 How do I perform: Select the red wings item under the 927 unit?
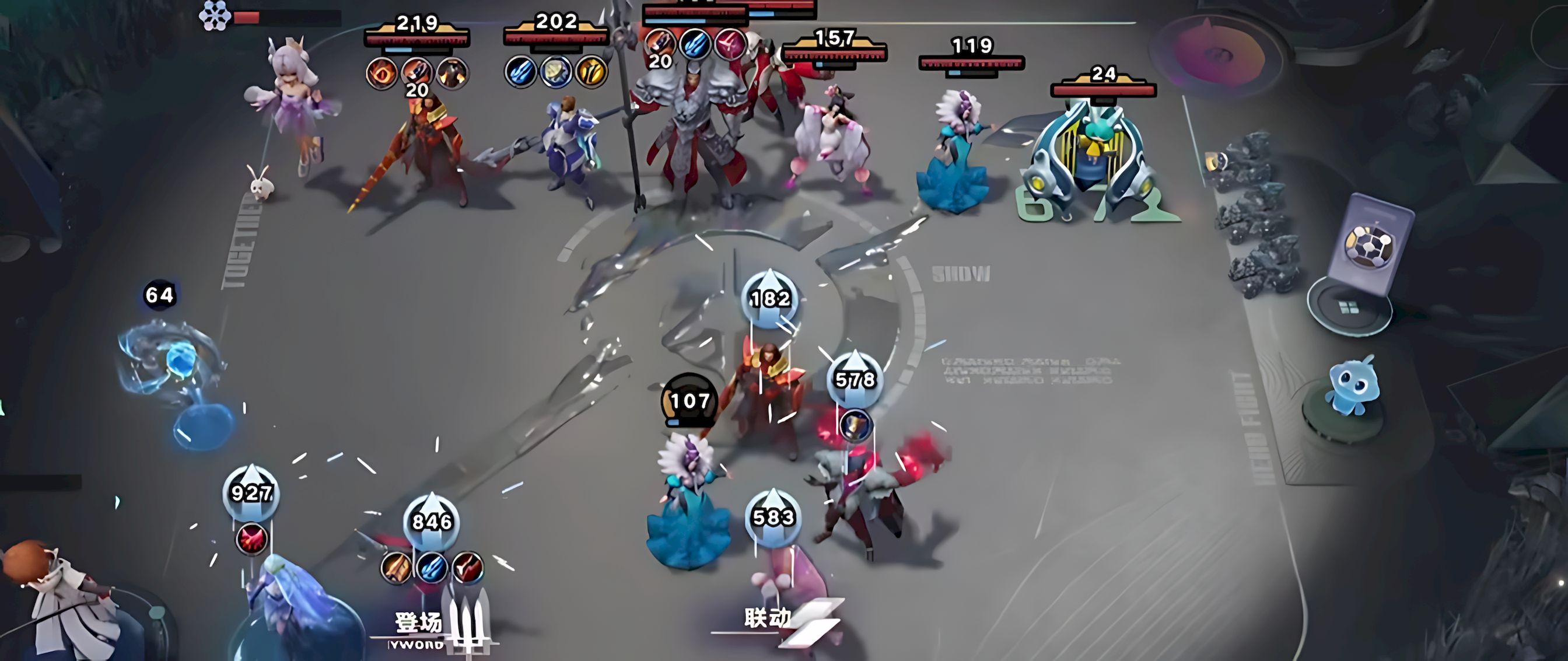click(x=251, y=539)
